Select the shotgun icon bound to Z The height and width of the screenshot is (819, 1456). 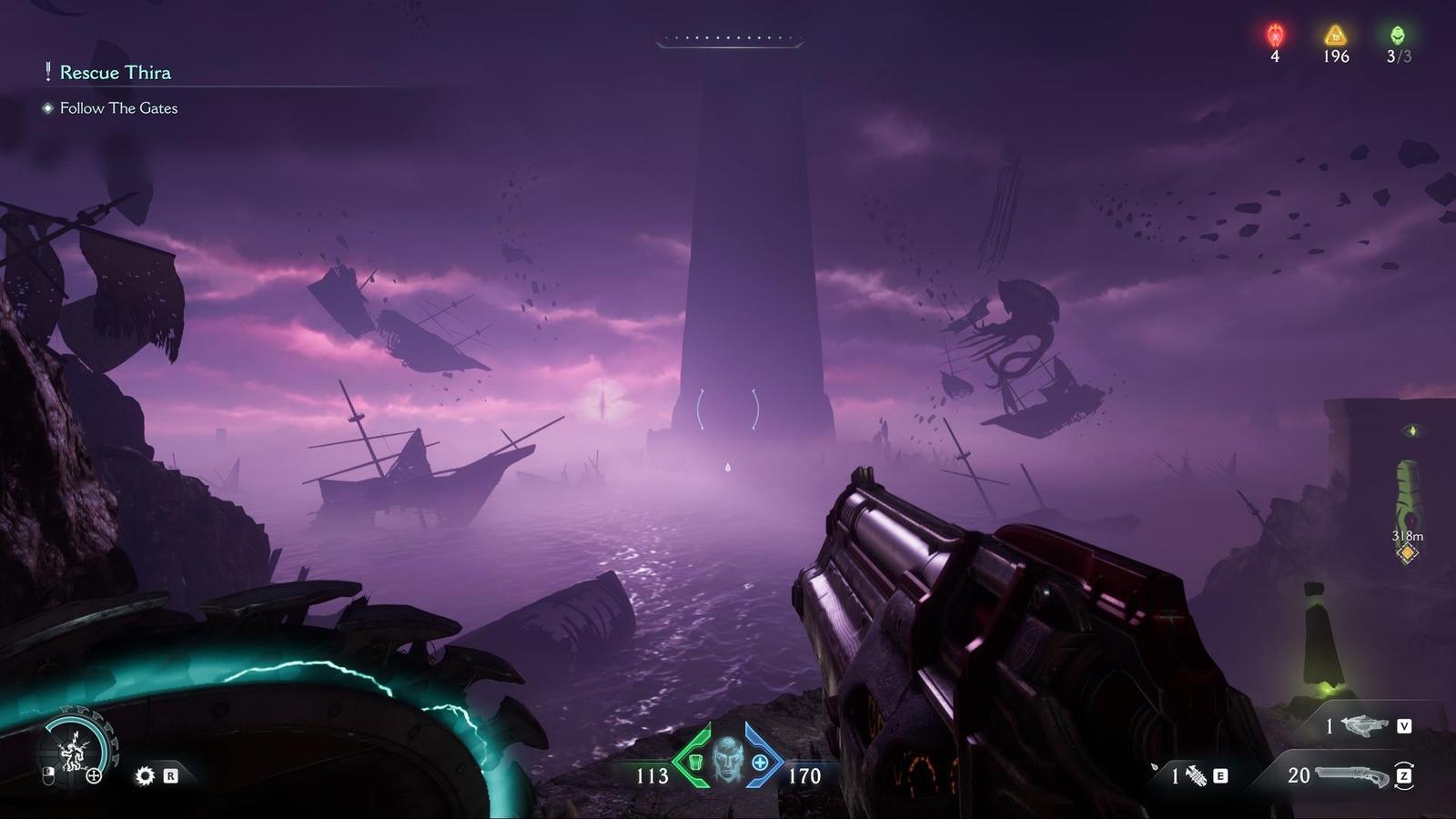[x=1351, y=774]
